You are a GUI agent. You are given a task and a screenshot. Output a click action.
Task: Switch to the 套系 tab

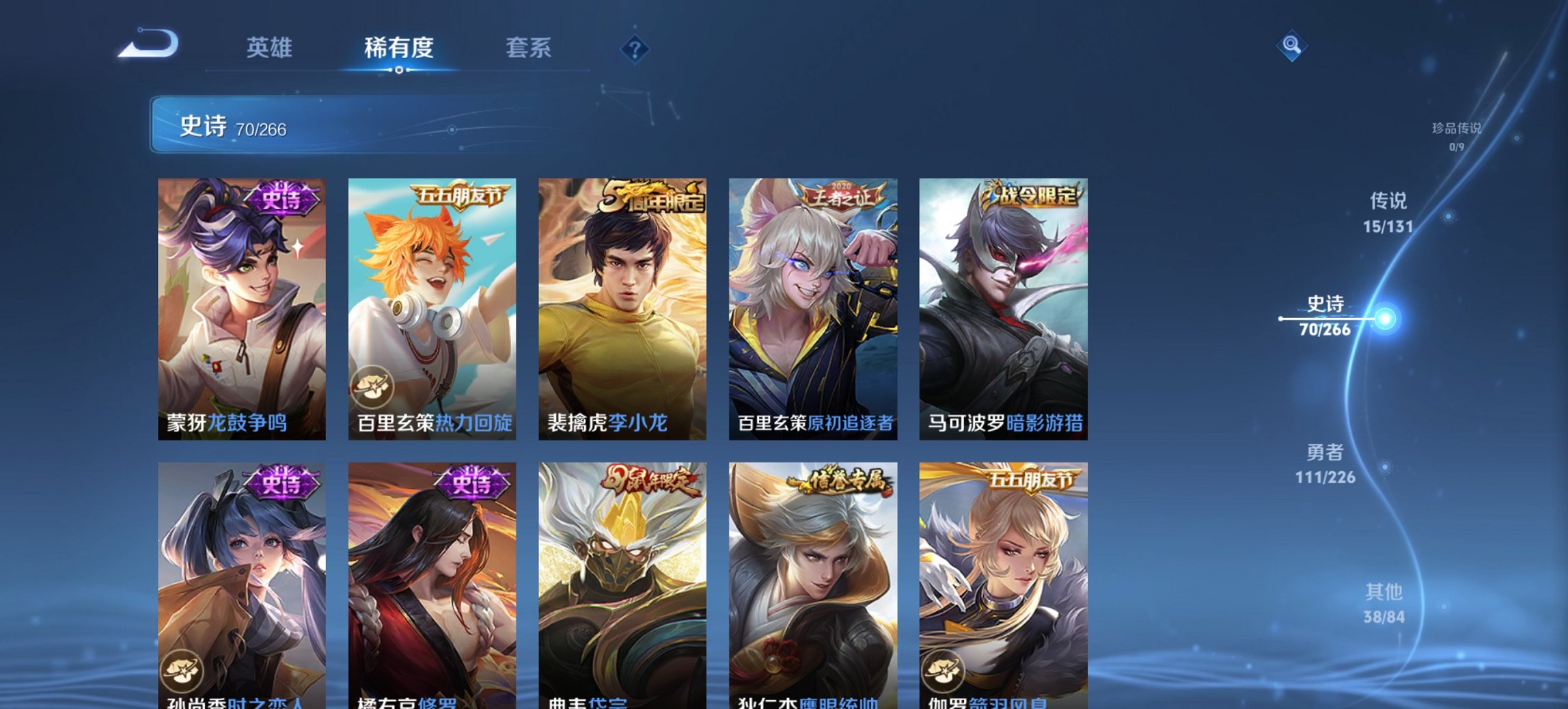[528, 48]
